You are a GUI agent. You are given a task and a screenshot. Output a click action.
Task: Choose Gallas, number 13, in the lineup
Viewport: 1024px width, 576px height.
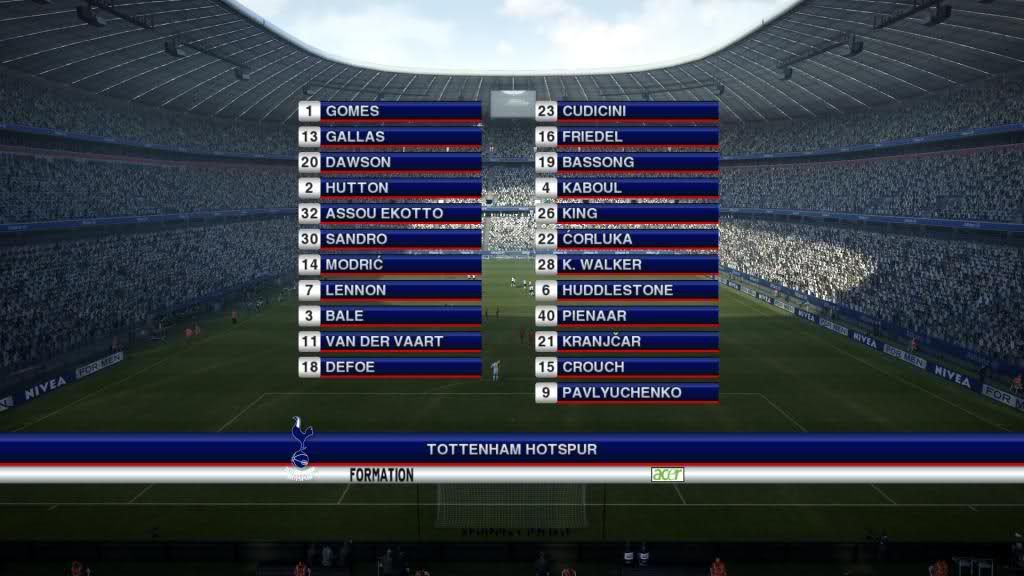click(x=390, y=136)
